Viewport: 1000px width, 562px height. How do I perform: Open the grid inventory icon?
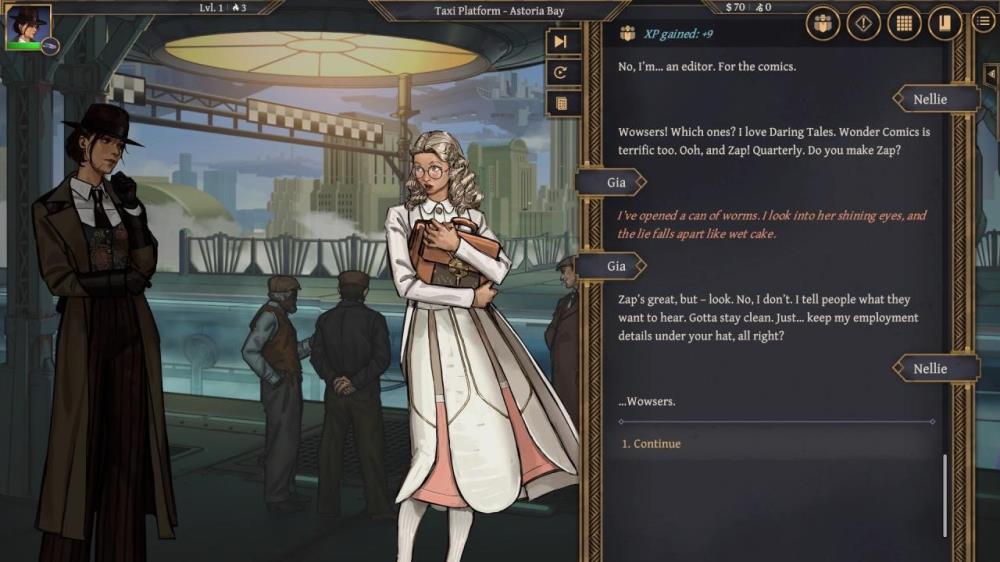pos(904,24)
